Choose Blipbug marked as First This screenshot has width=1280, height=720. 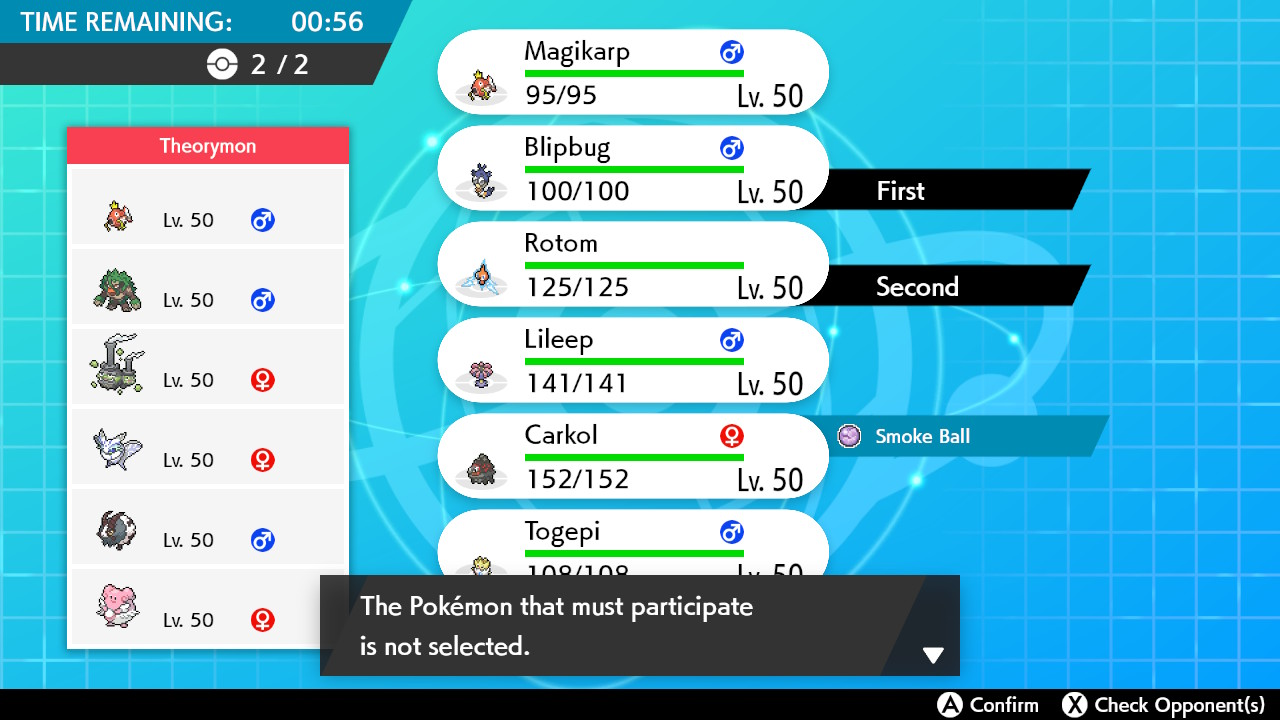(x=633, y=168)
